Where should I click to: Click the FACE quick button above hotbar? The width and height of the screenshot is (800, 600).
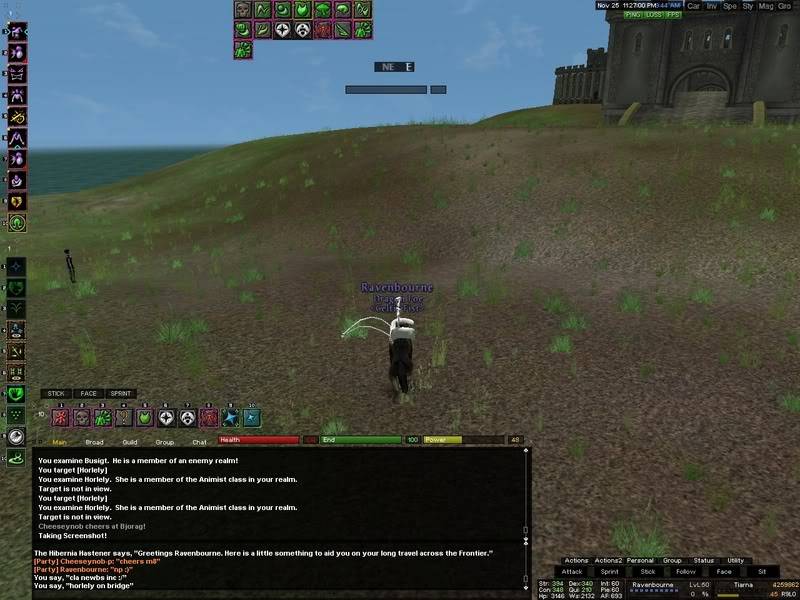89,394
